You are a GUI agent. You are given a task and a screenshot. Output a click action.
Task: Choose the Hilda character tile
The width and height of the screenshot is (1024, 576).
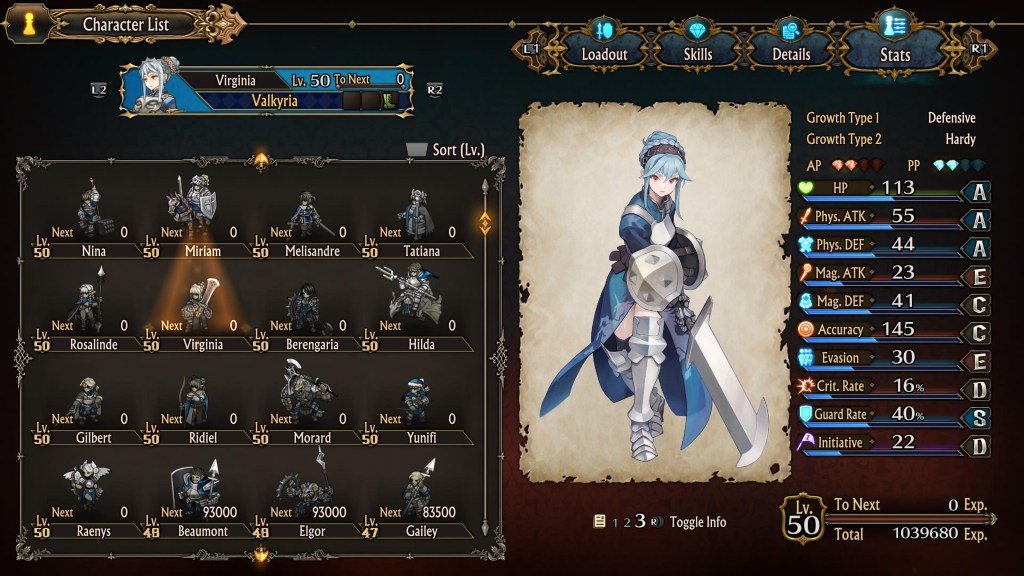coord(420,311)
